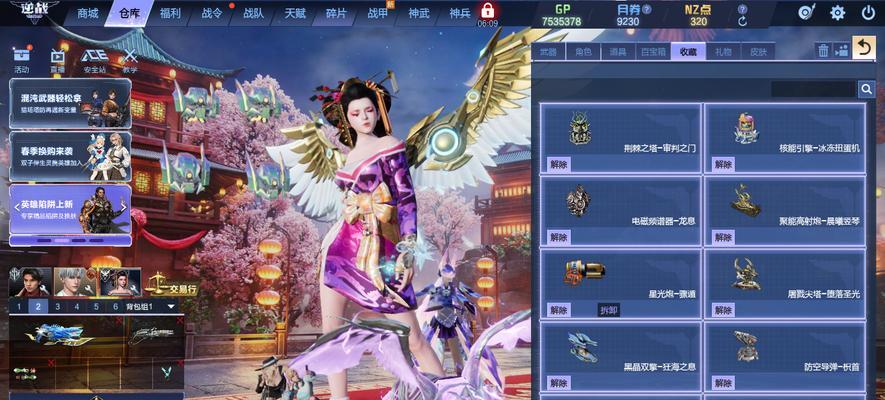This screenshot has width=885, height=400.
Task: Switch to the 角色 character tab
Action: [583, 51]
